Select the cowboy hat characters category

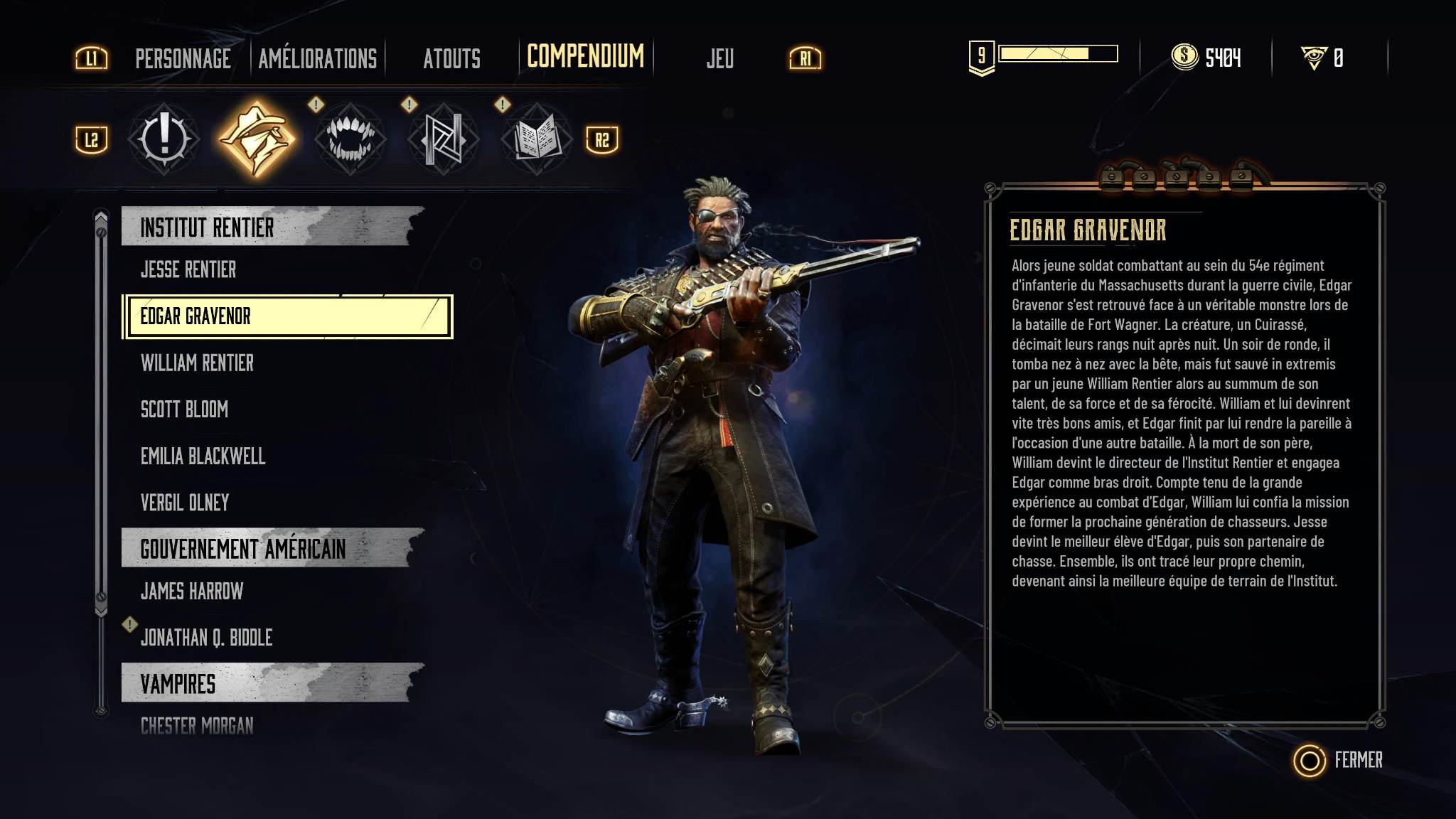tap(256, 139)
